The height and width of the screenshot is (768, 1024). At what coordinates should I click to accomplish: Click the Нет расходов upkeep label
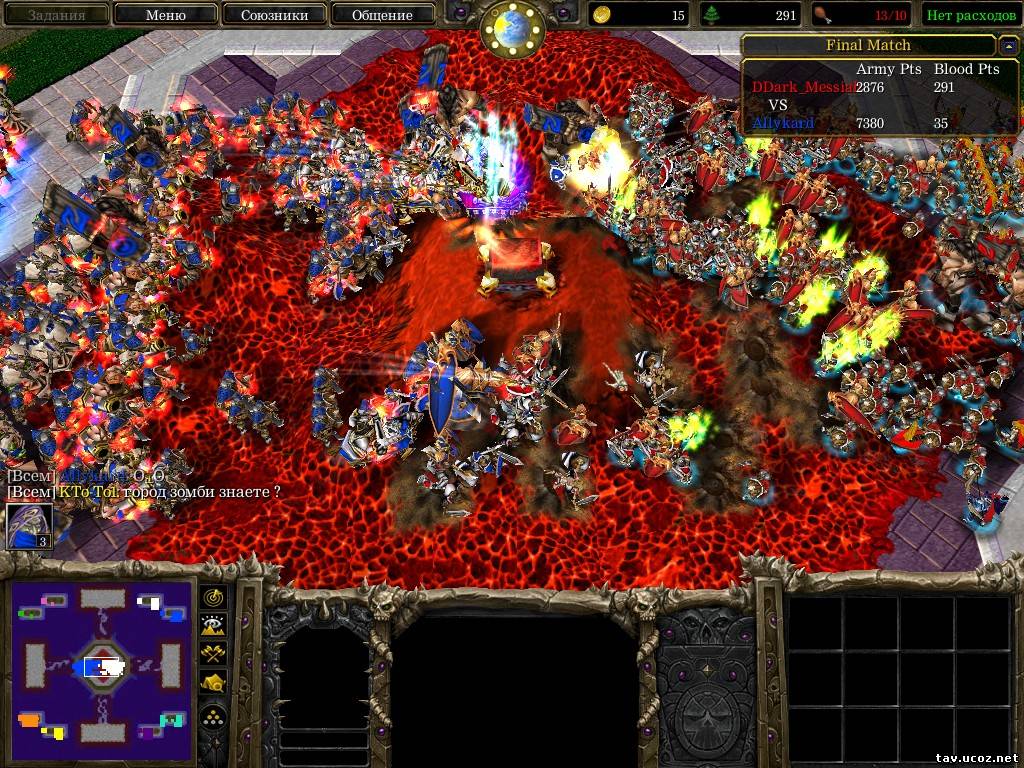click(x=967, y=15)
